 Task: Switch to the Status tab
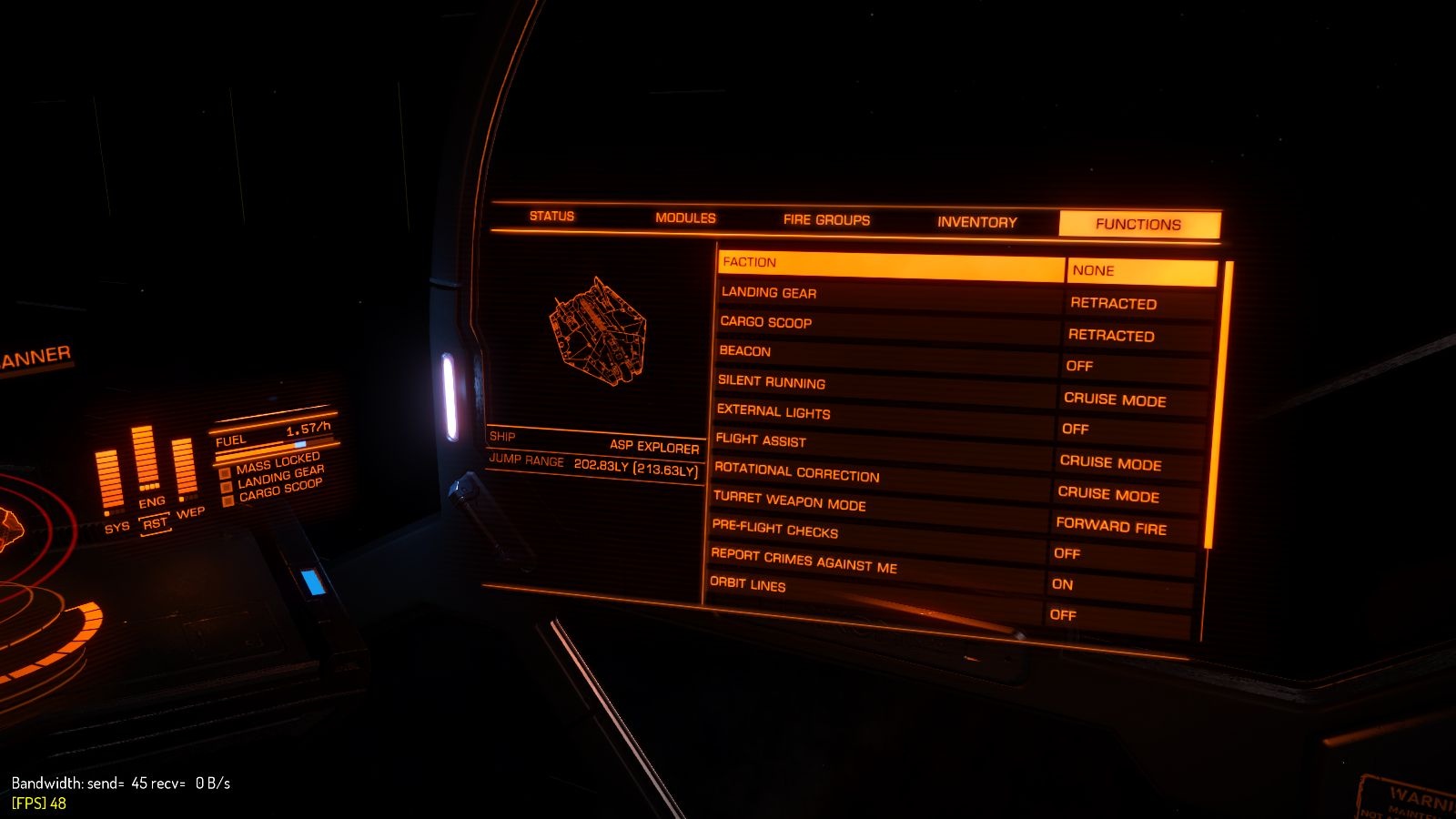tap(551, 217)
